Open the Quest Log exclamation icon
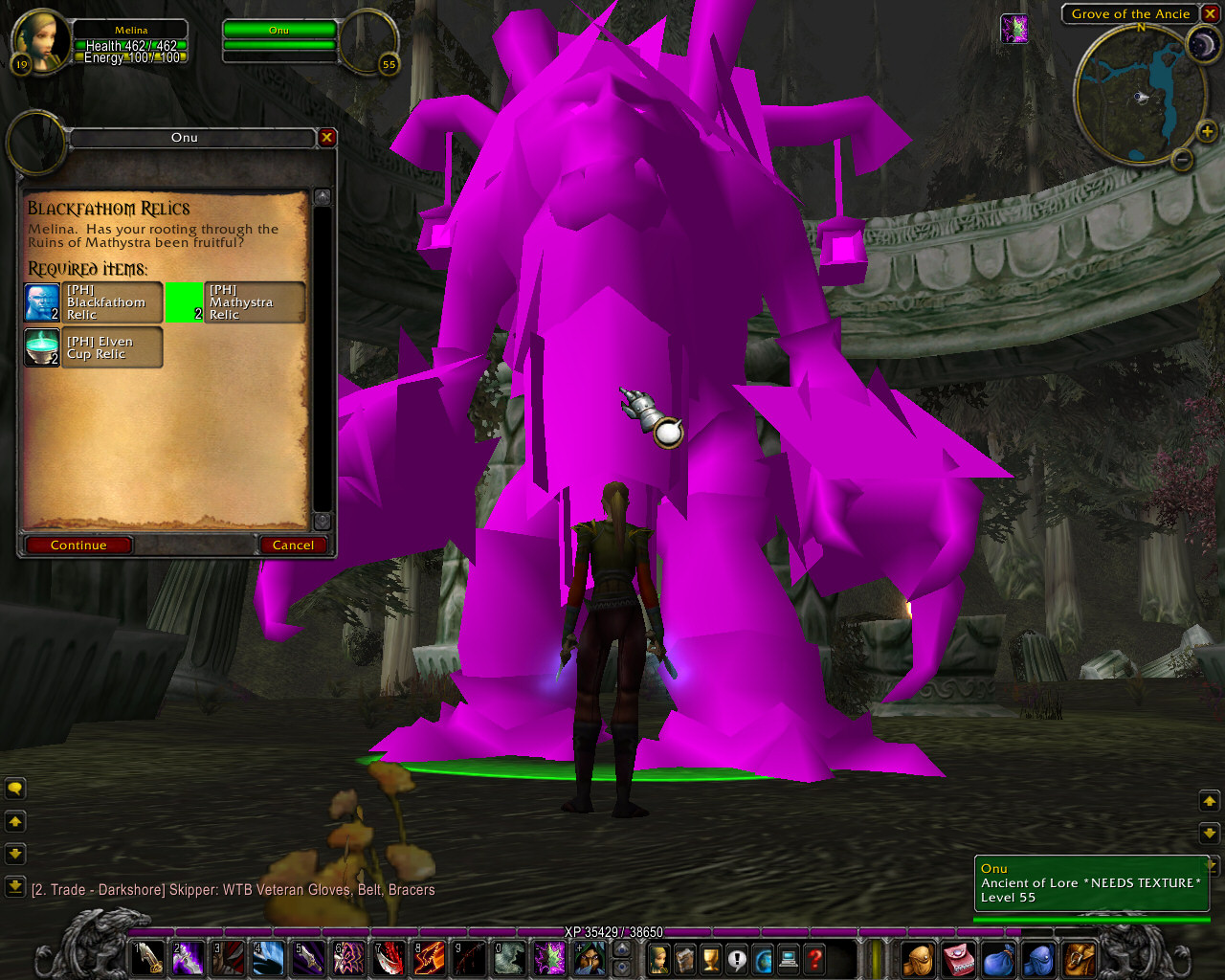This screenshot has height=980, width=1225. point(736,958)
